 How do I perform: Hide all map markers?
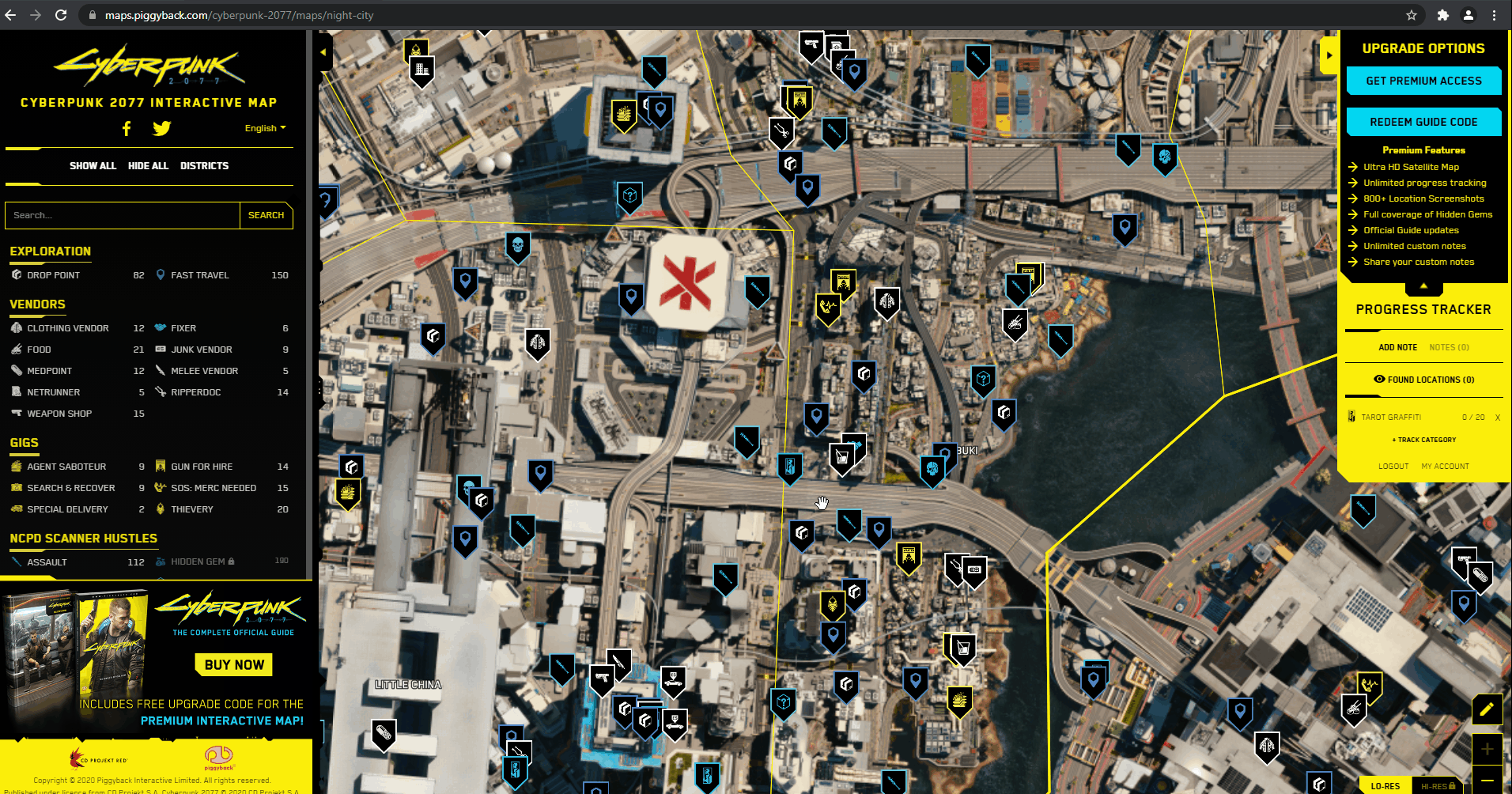[148, 166]
